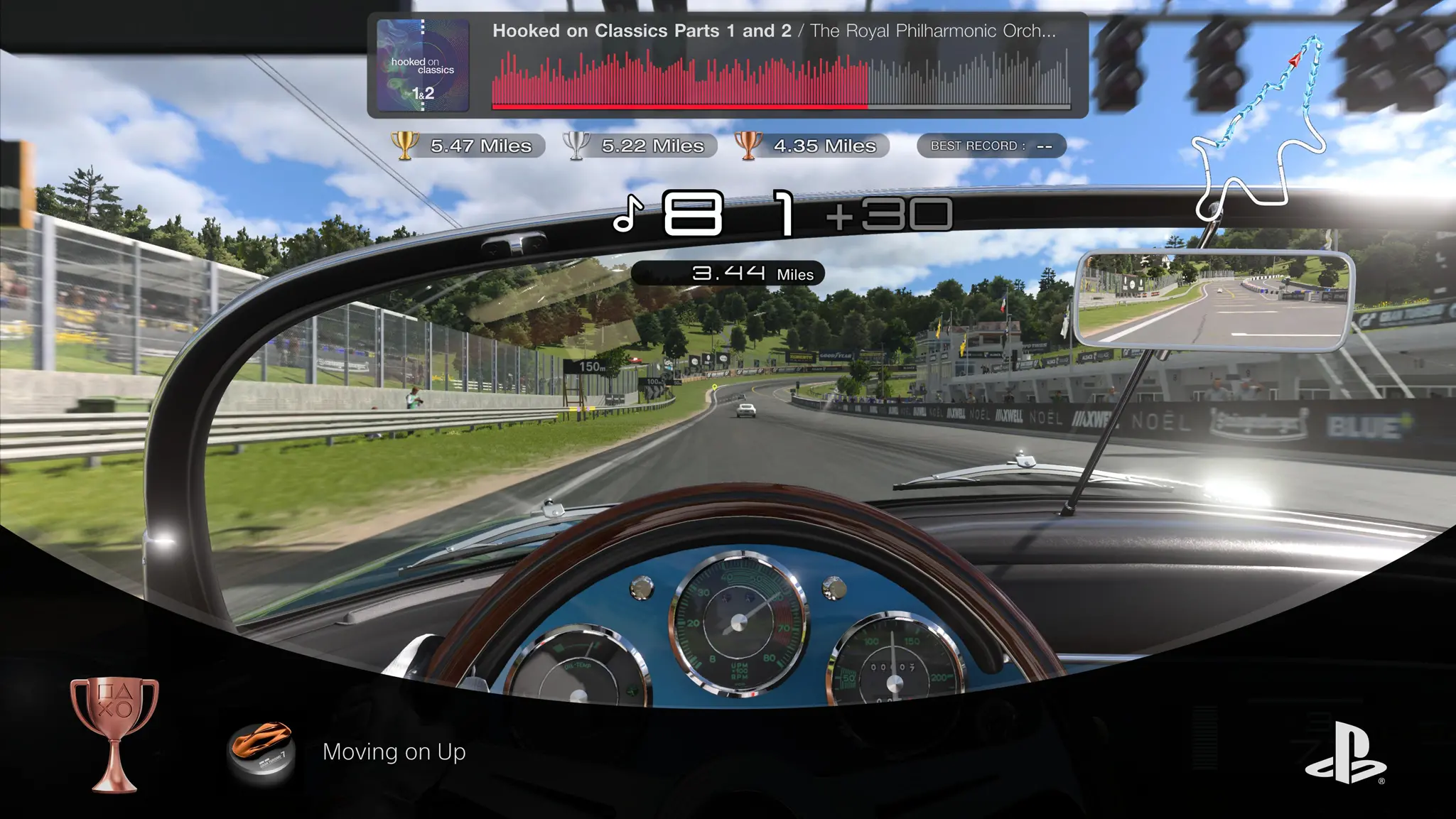Screen dimensions: 1456x819
Task: Click the Moving on Up trophy text
Action: click(394, 753)
